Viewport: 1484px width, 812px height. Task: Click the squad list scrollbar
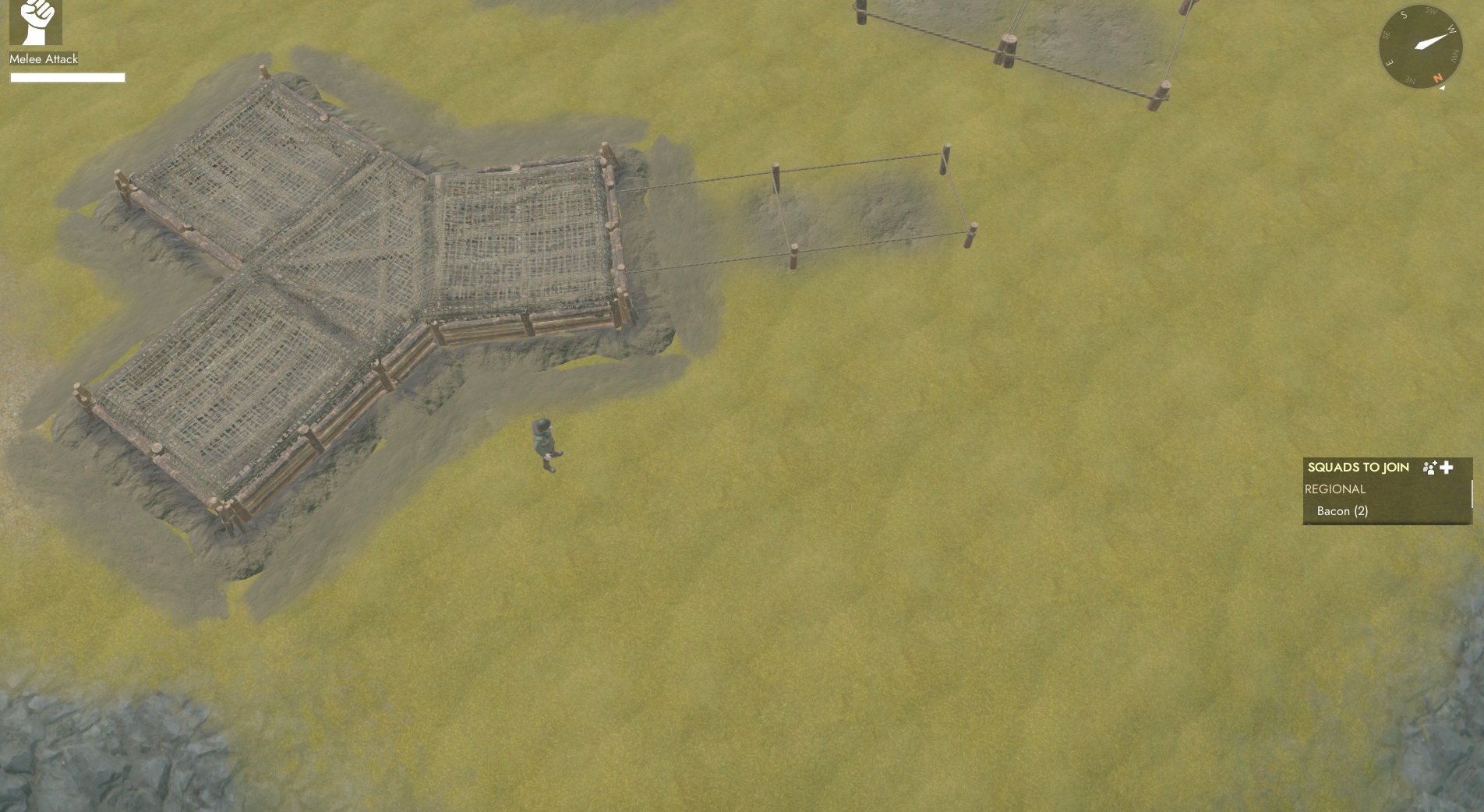point(1471,496)
